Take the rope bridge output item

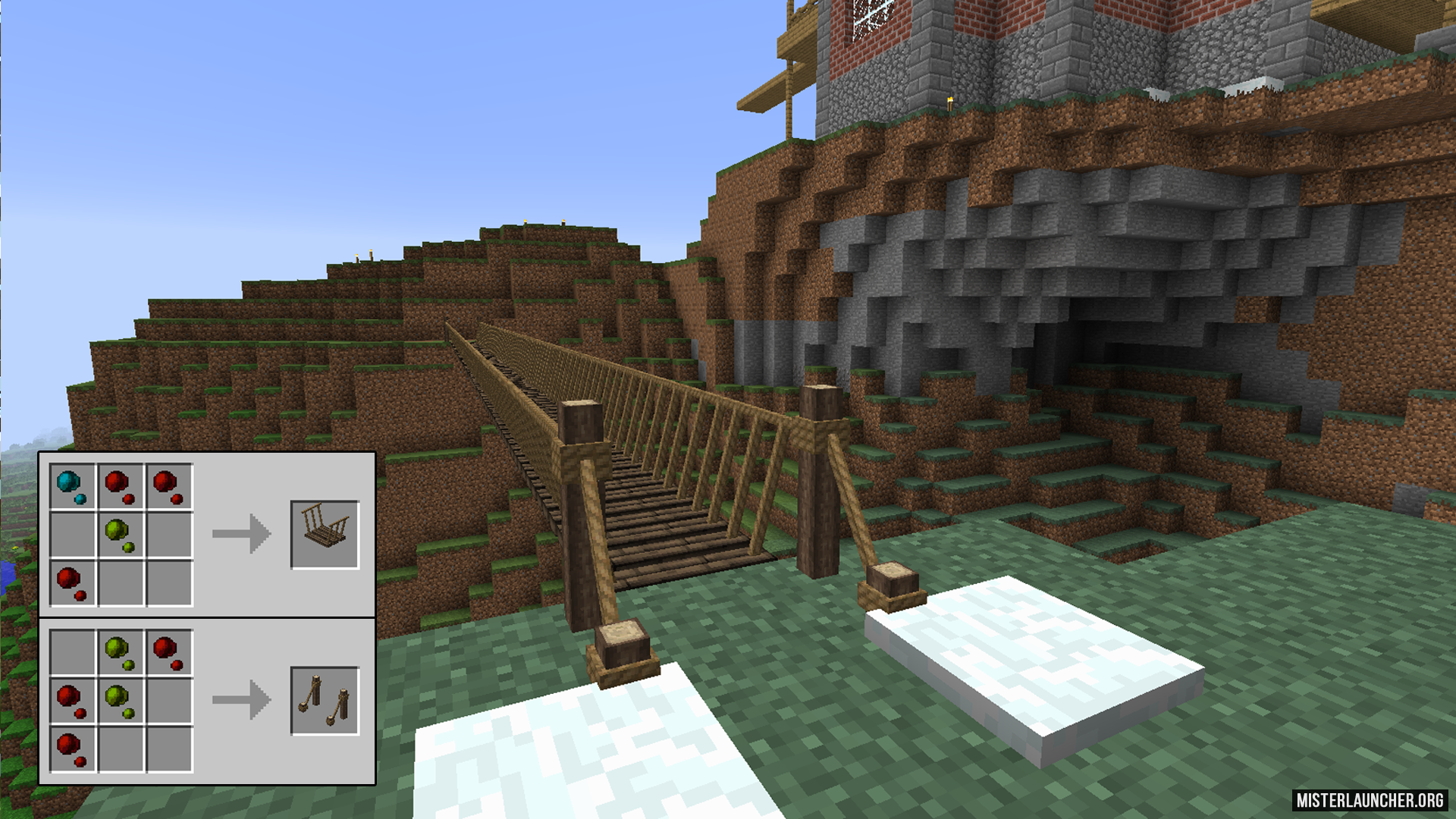point(325,534)
